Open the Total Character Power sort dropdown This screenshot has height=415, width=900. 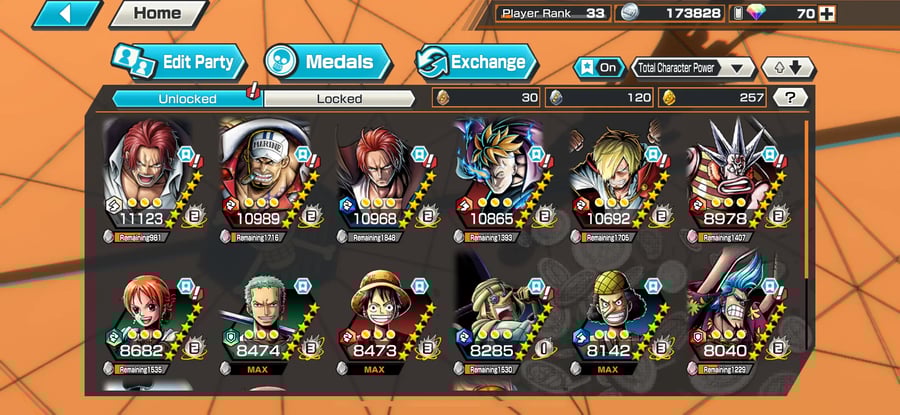694,68
